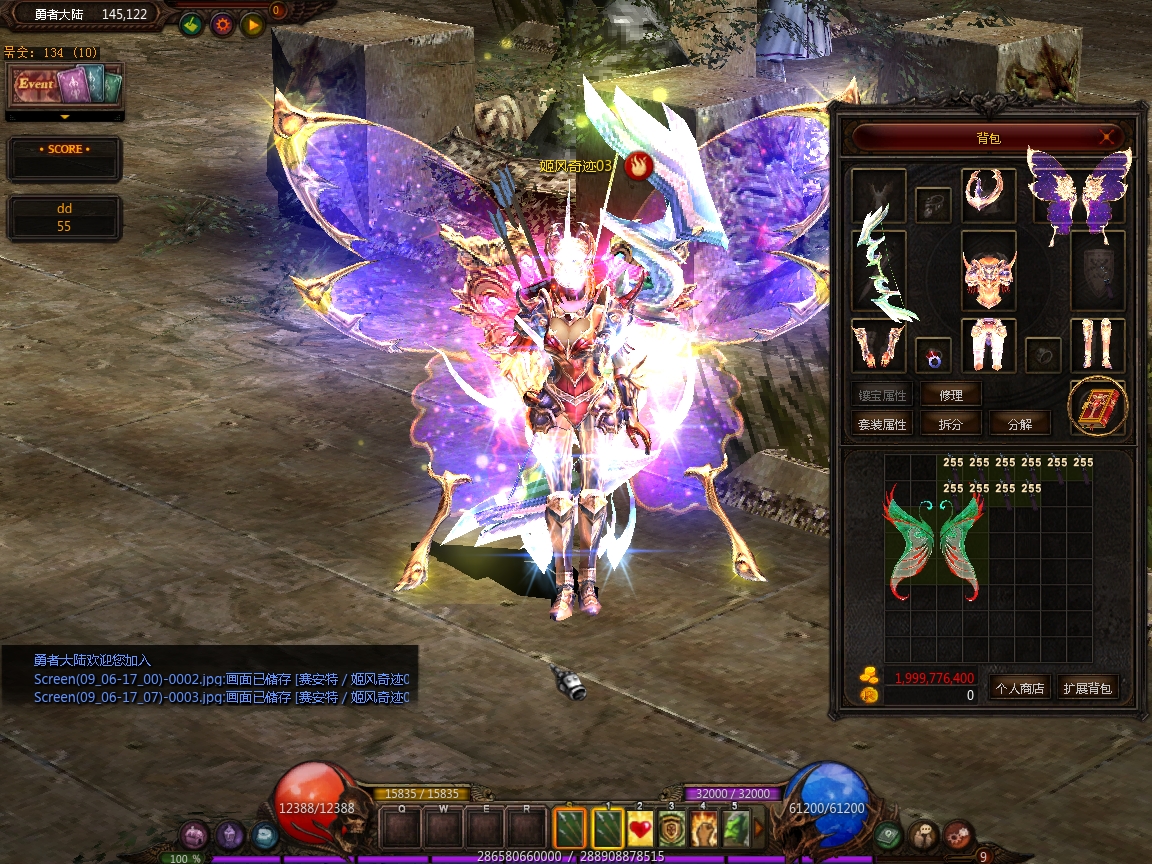The width and height of the screenshot is (1152, 864).
Task: Select the equipped purple butterfly wings
Action: (1078, 195)
